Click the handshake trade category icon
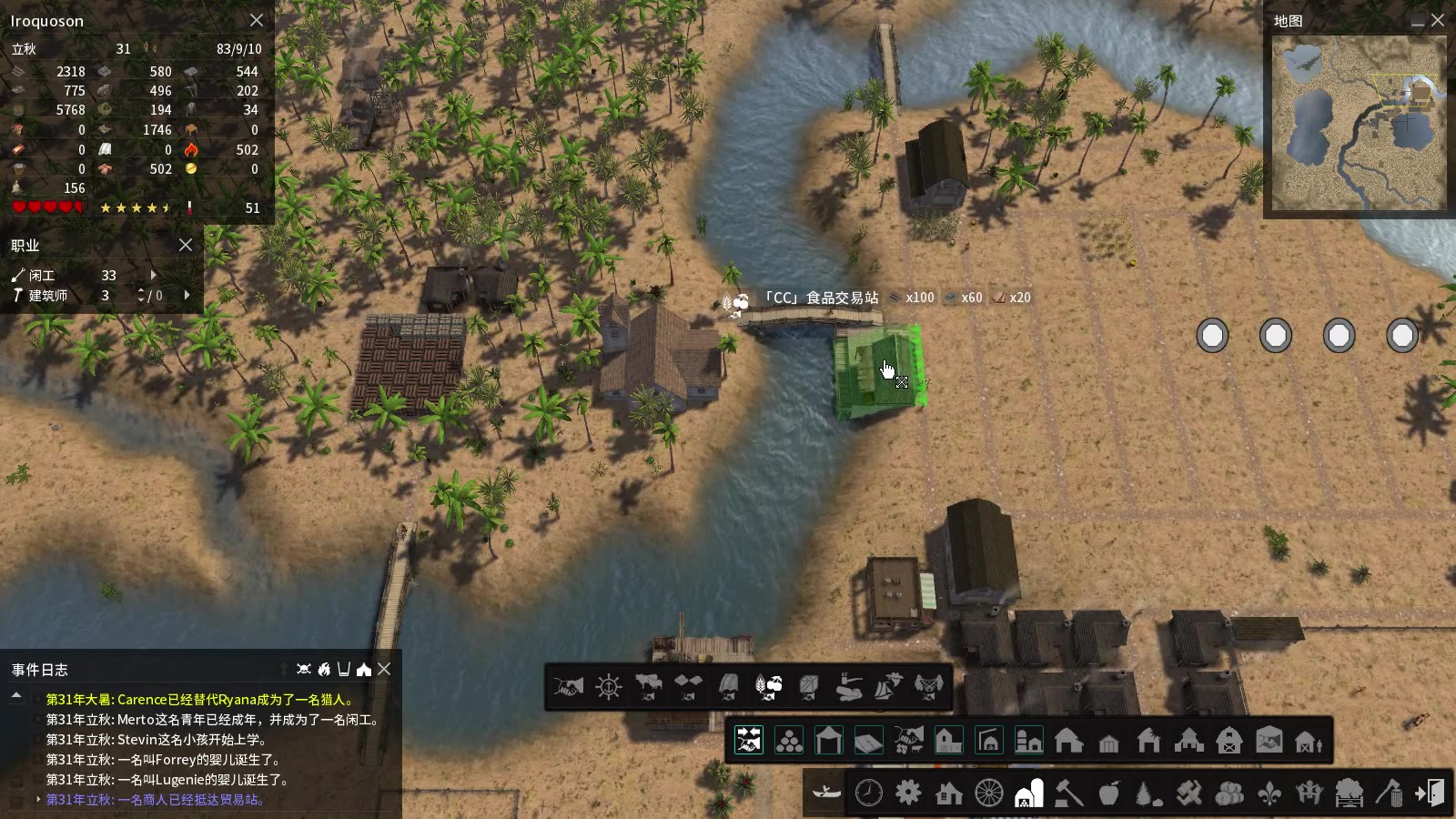This screenshot has width=1456, height=819. (571, 688)
